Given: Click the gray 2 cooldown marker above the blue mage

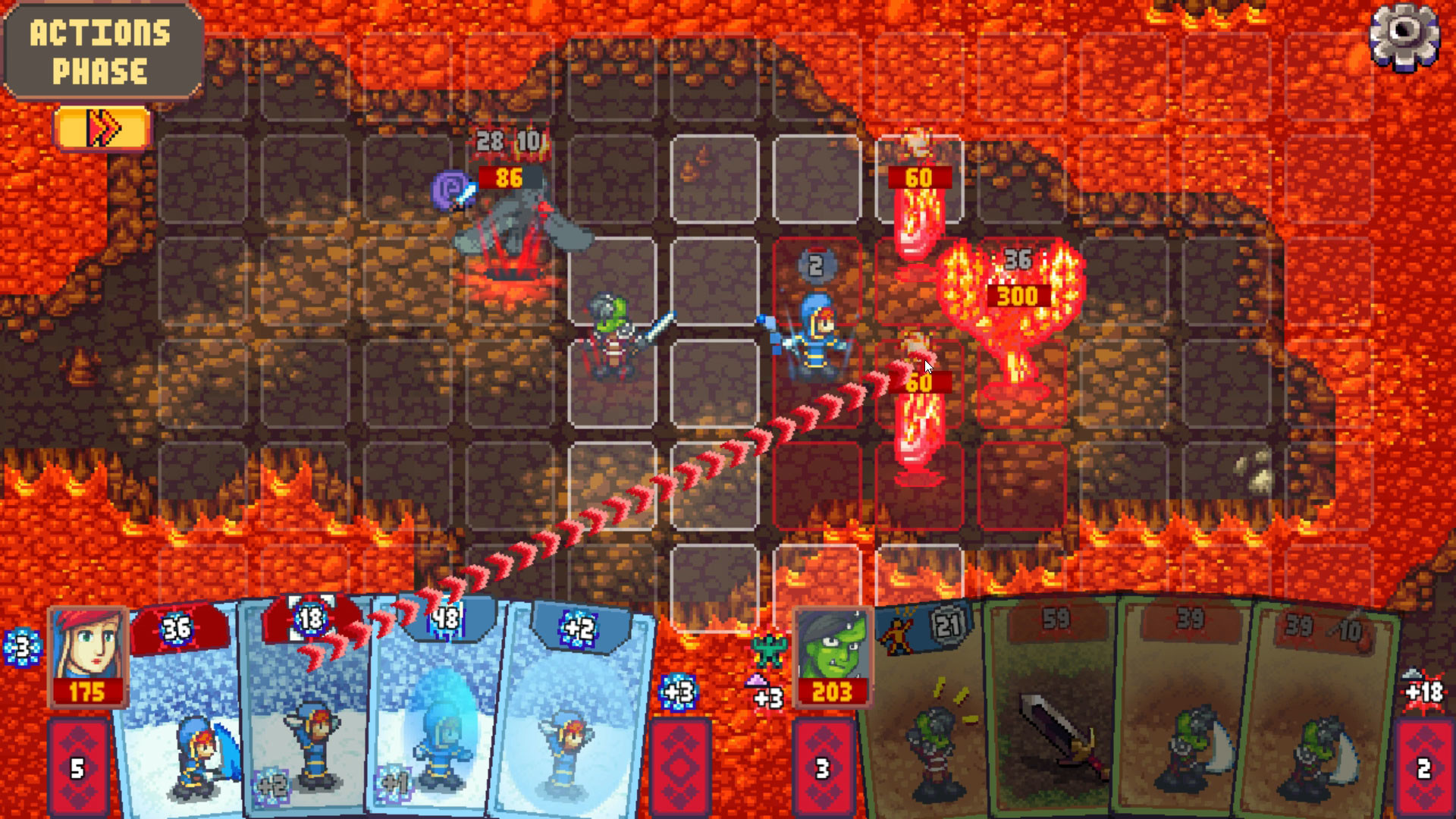Looking at the screenshot, I should point(815,263).
